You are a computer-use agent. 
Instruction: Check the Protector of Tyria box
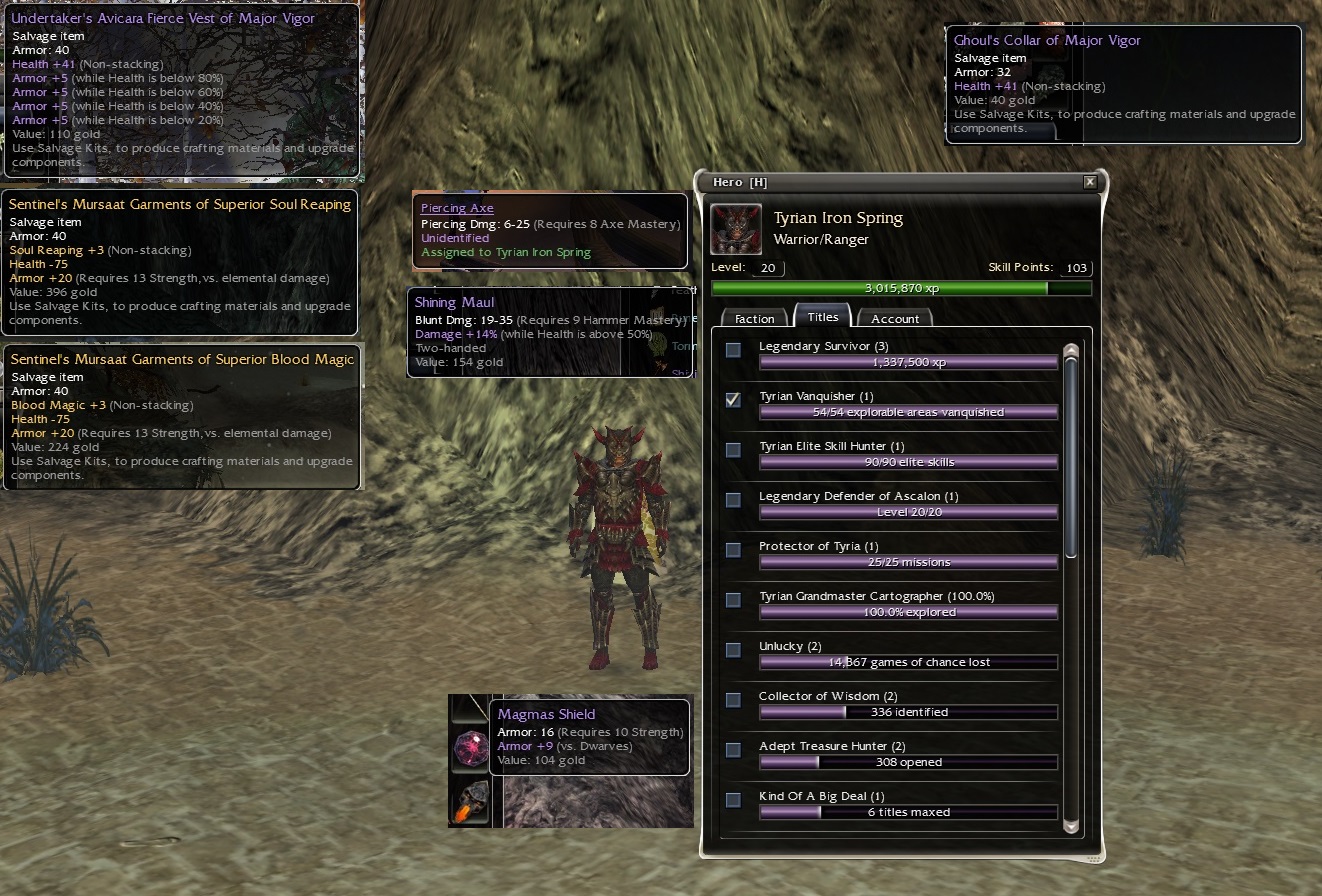734,550
